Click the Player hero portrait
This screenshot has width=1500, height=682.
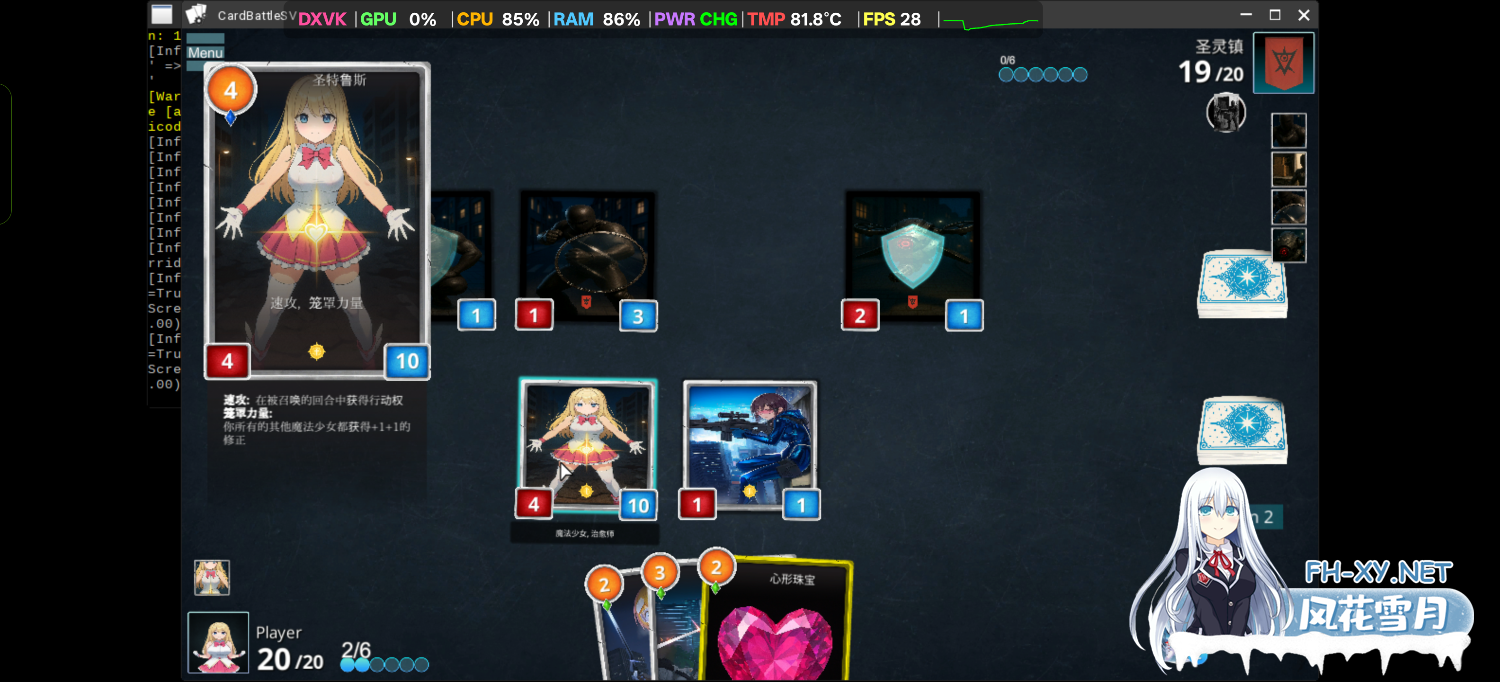point(218,642)
